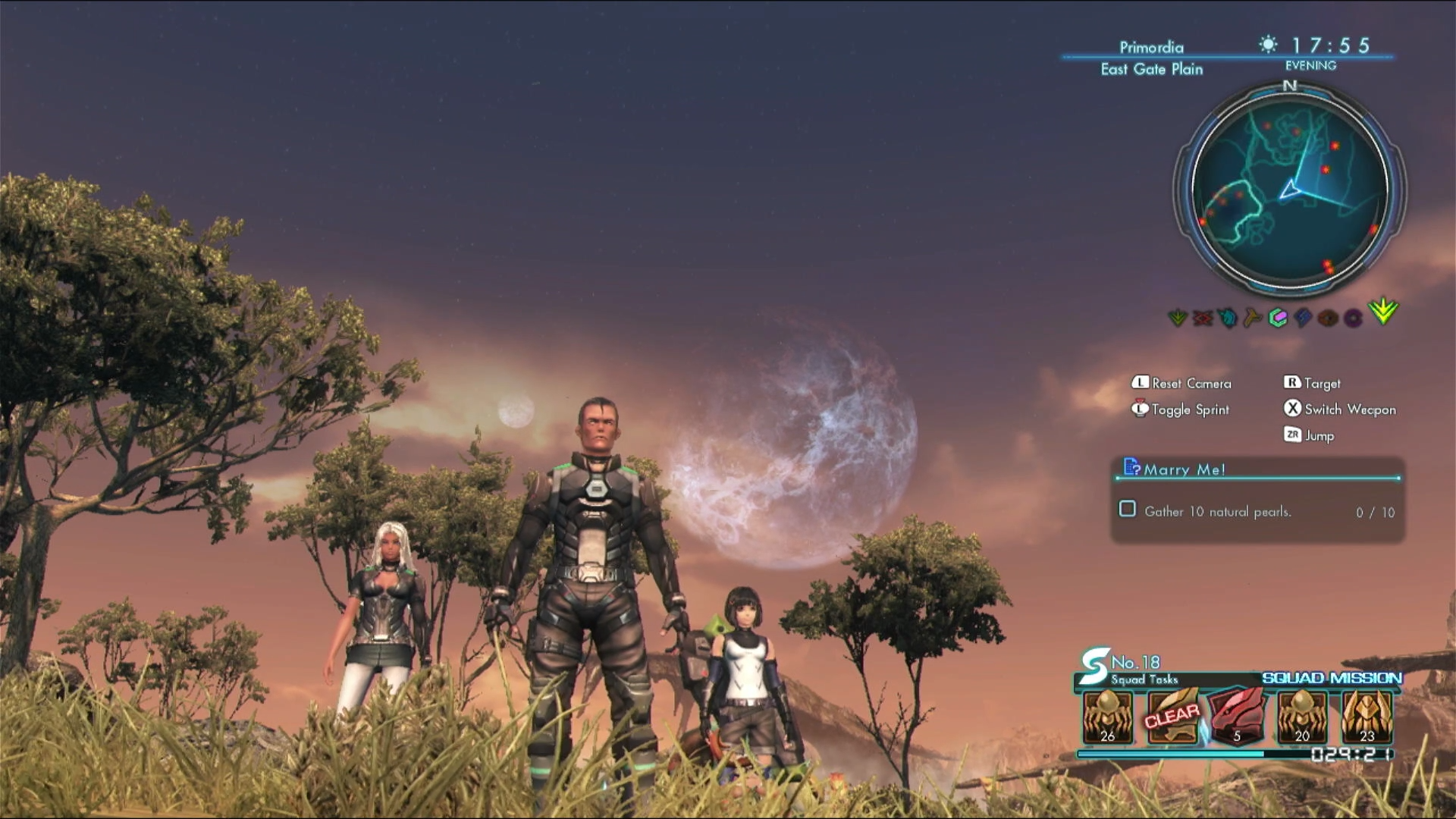Image resolution: width=1456 pixels, height=819 pixels.
Task: Select the squad task with 23 remaining
Action: tap(1367, 717)
